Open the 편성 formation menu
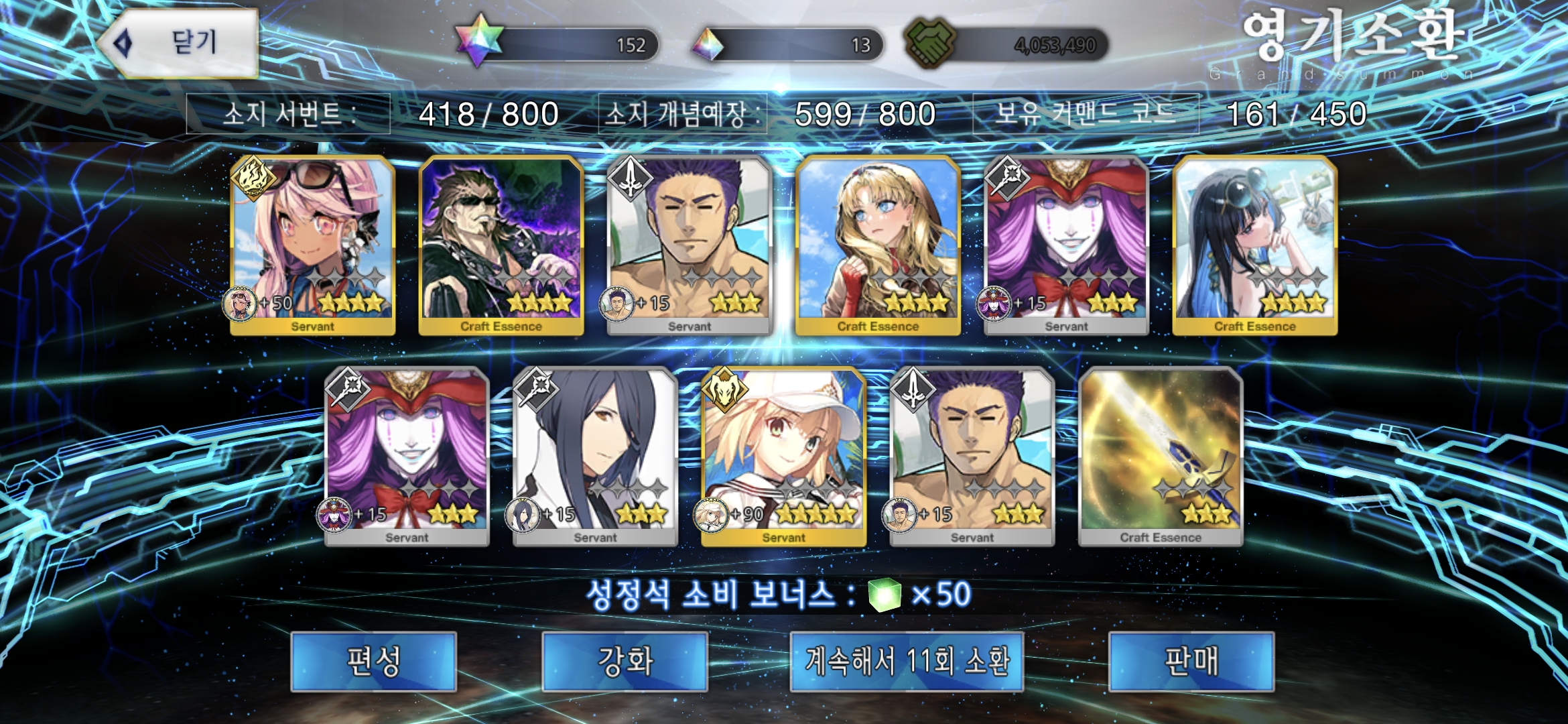1568x724 pixels. pos(374,662)
